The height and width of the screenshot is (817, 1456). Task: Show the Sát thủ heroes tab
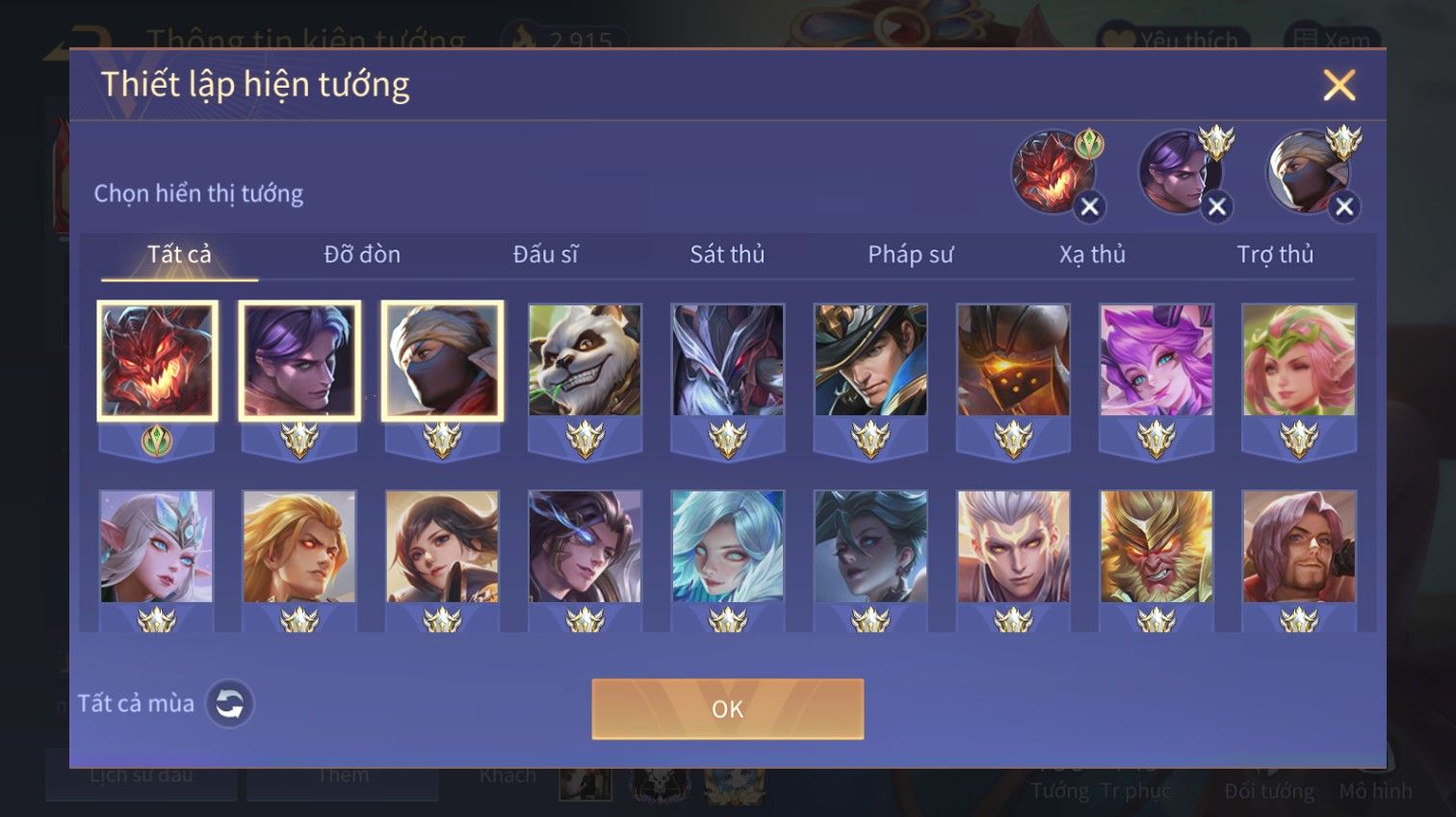(x=727, y=254)
